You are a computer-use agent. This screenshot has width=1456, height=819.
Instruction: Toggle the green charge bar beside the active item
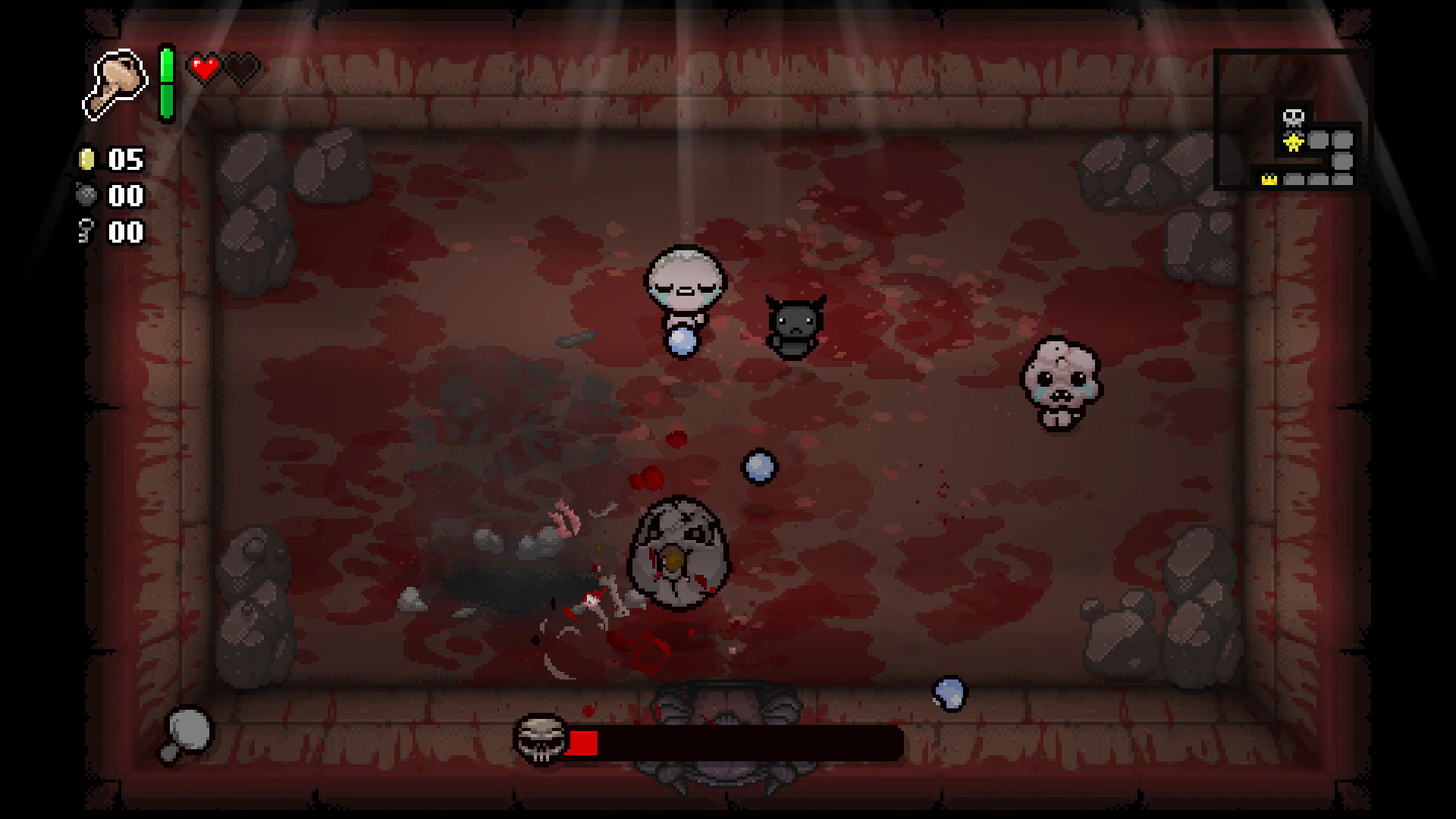coord(166,83)
